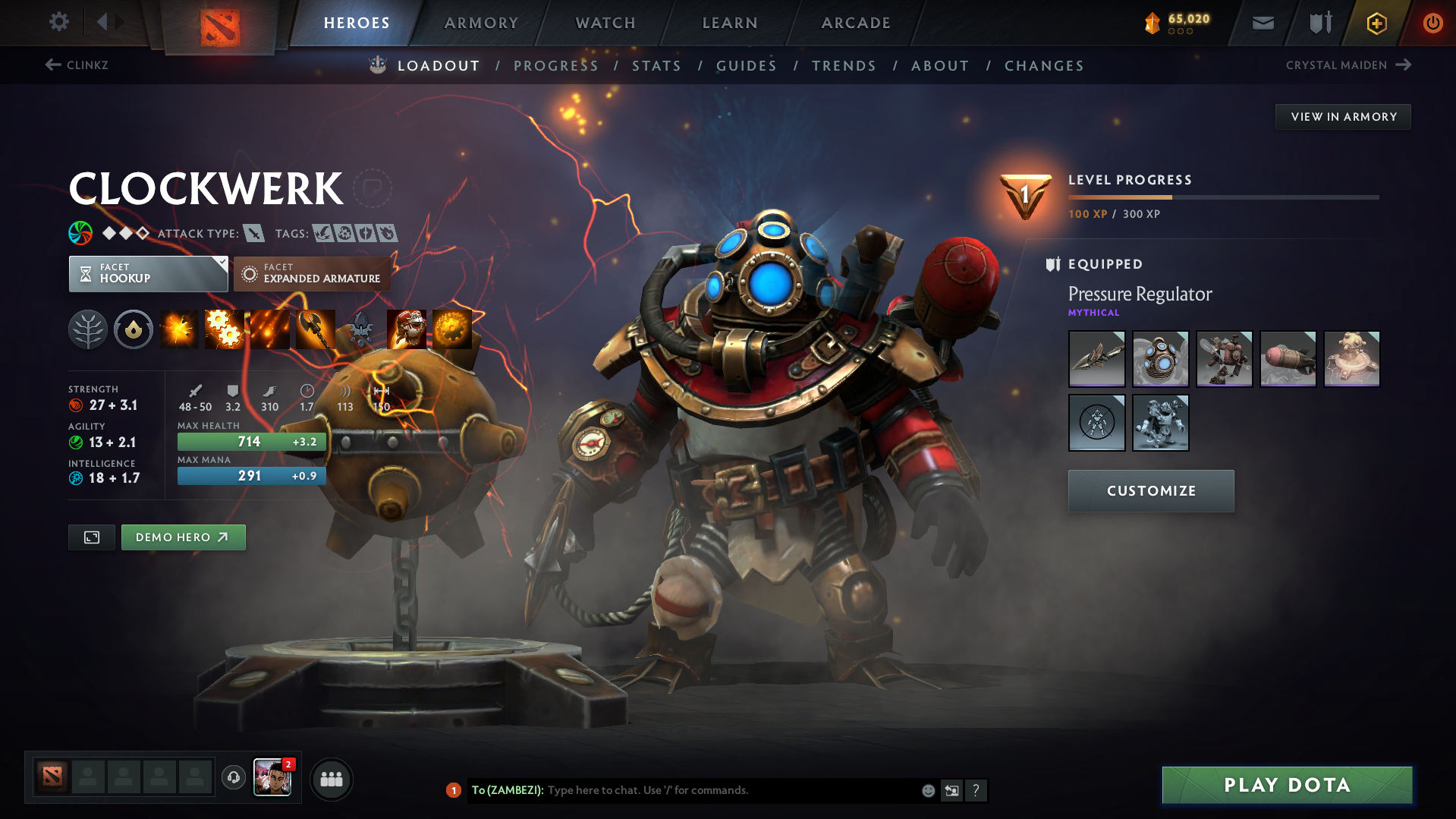Image resolution: width=1456 pixels, height=819 pixels.
Task: Expand the hero preview with the fullscreen toggle
Action: 91,537
